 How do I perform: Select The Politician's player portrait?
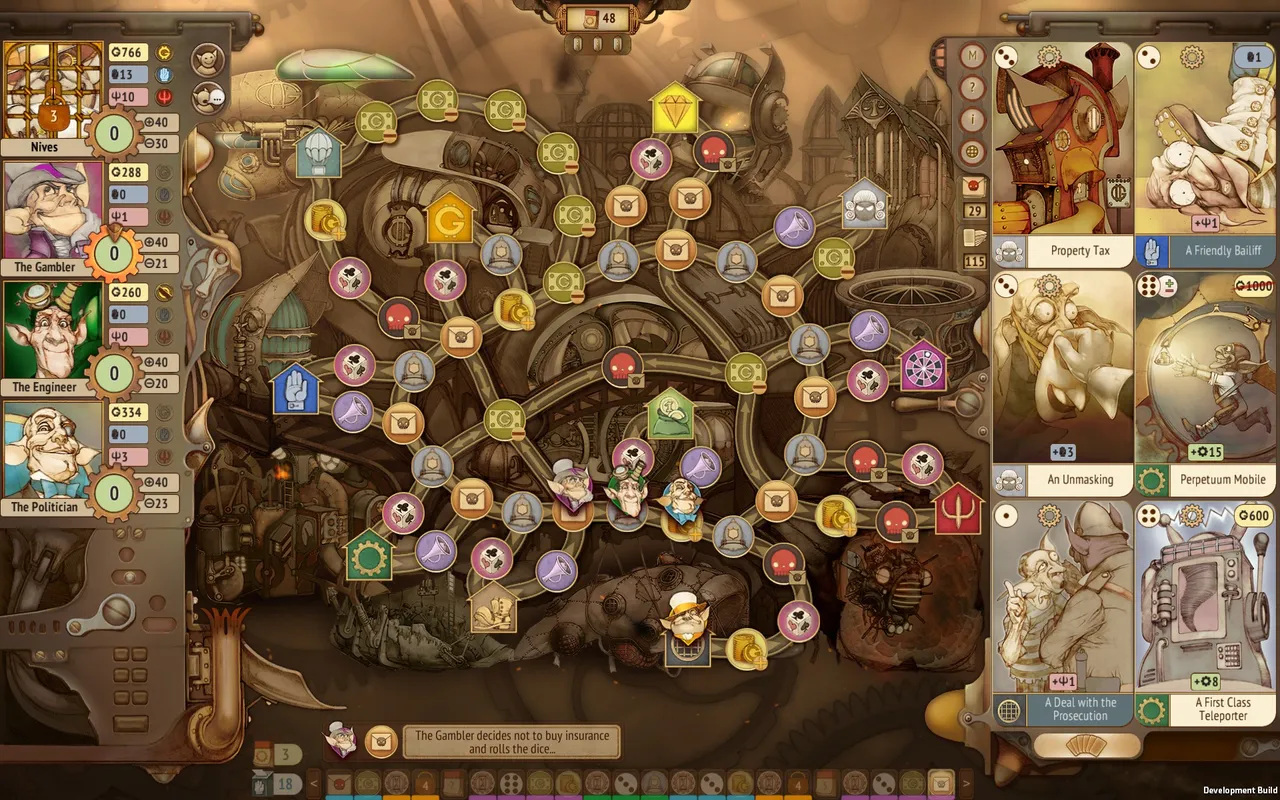(x=53, y=451)
